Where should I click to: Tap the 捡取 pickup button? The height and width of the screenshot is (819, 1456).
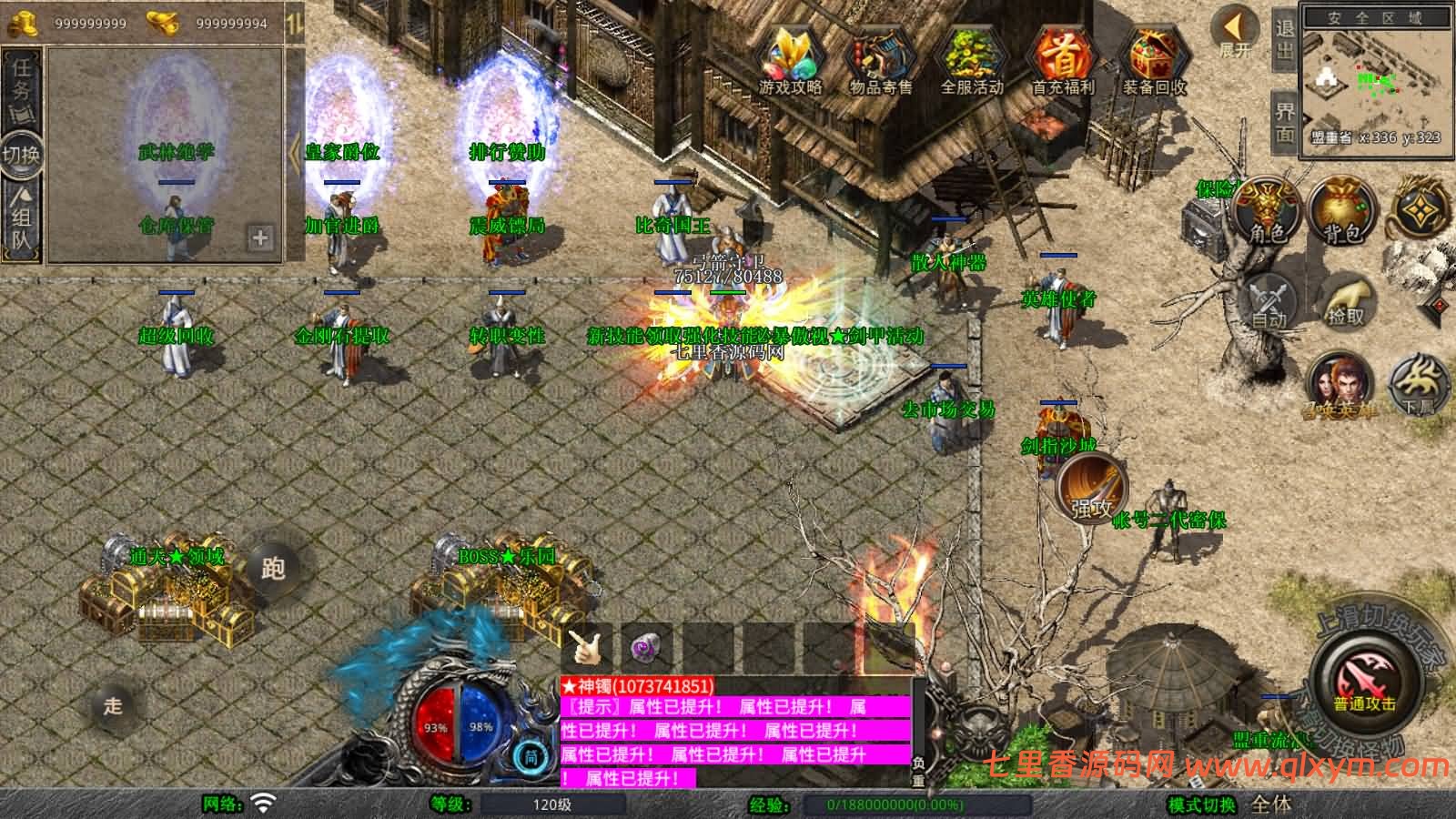pyautogui.click(x=1347, y=300)
